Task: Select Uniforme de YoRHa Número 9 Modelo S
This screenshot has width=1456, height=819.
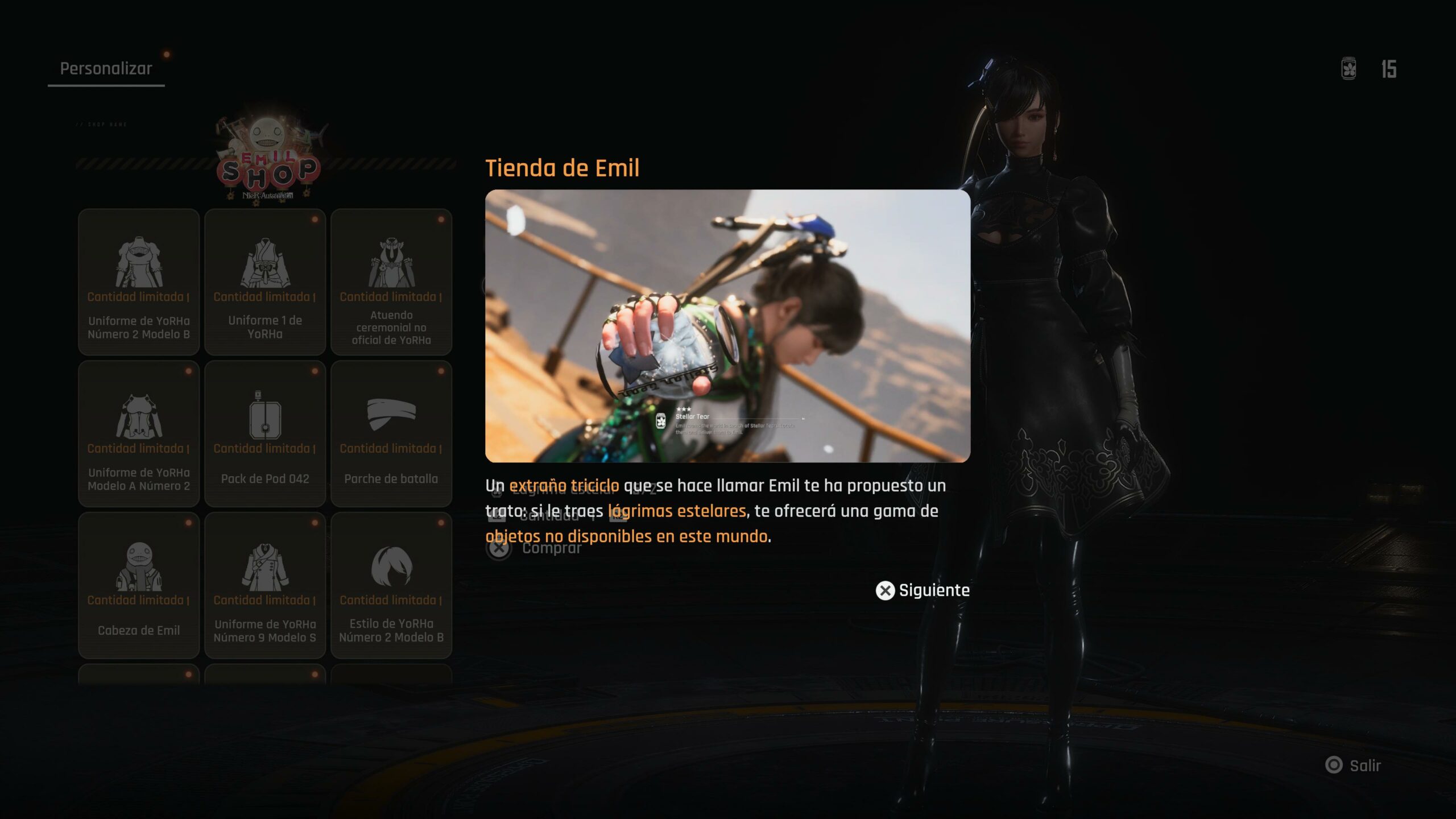Action: (x=265, y=585)
